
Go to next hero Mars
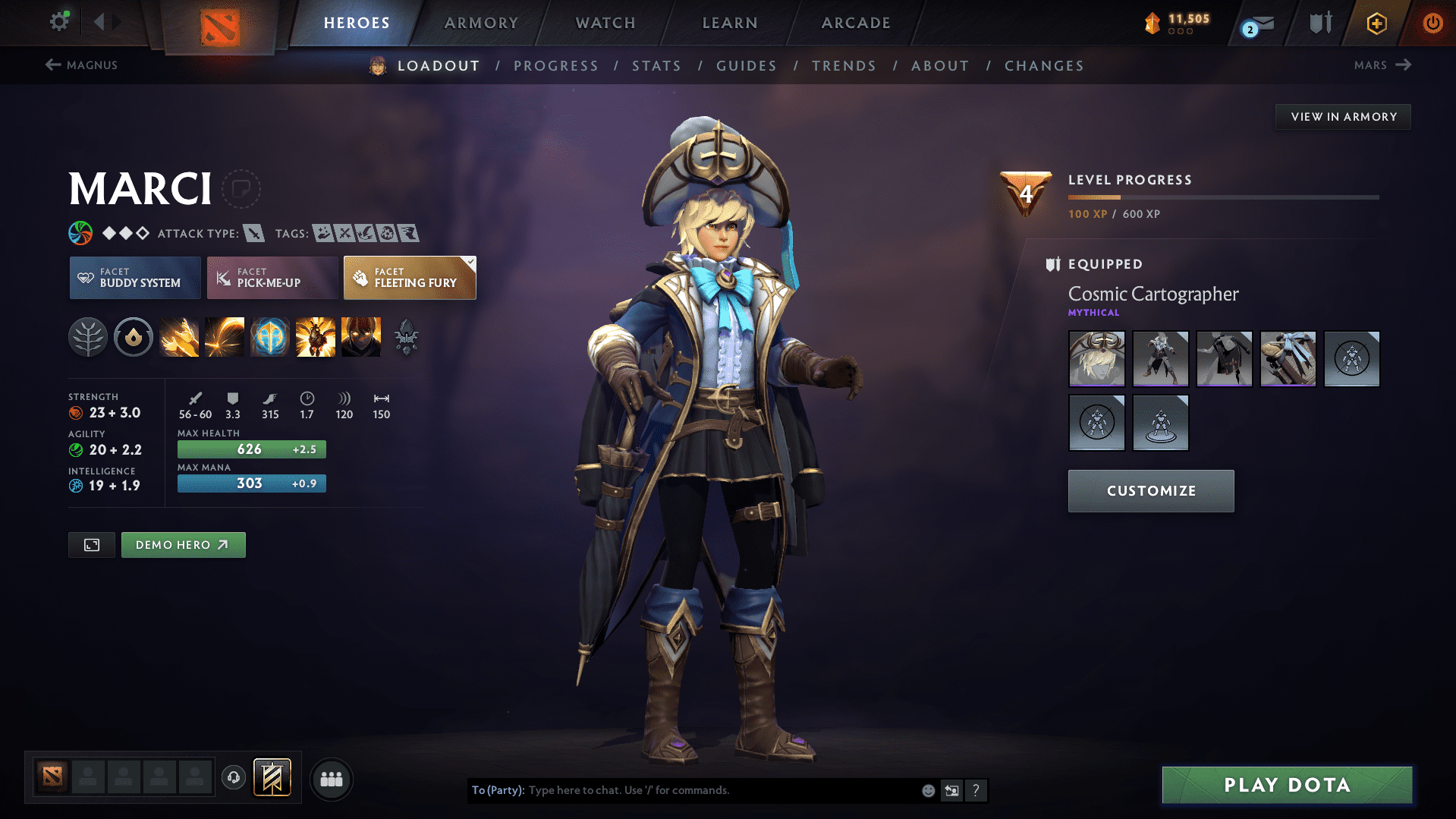click(1382, 65)
